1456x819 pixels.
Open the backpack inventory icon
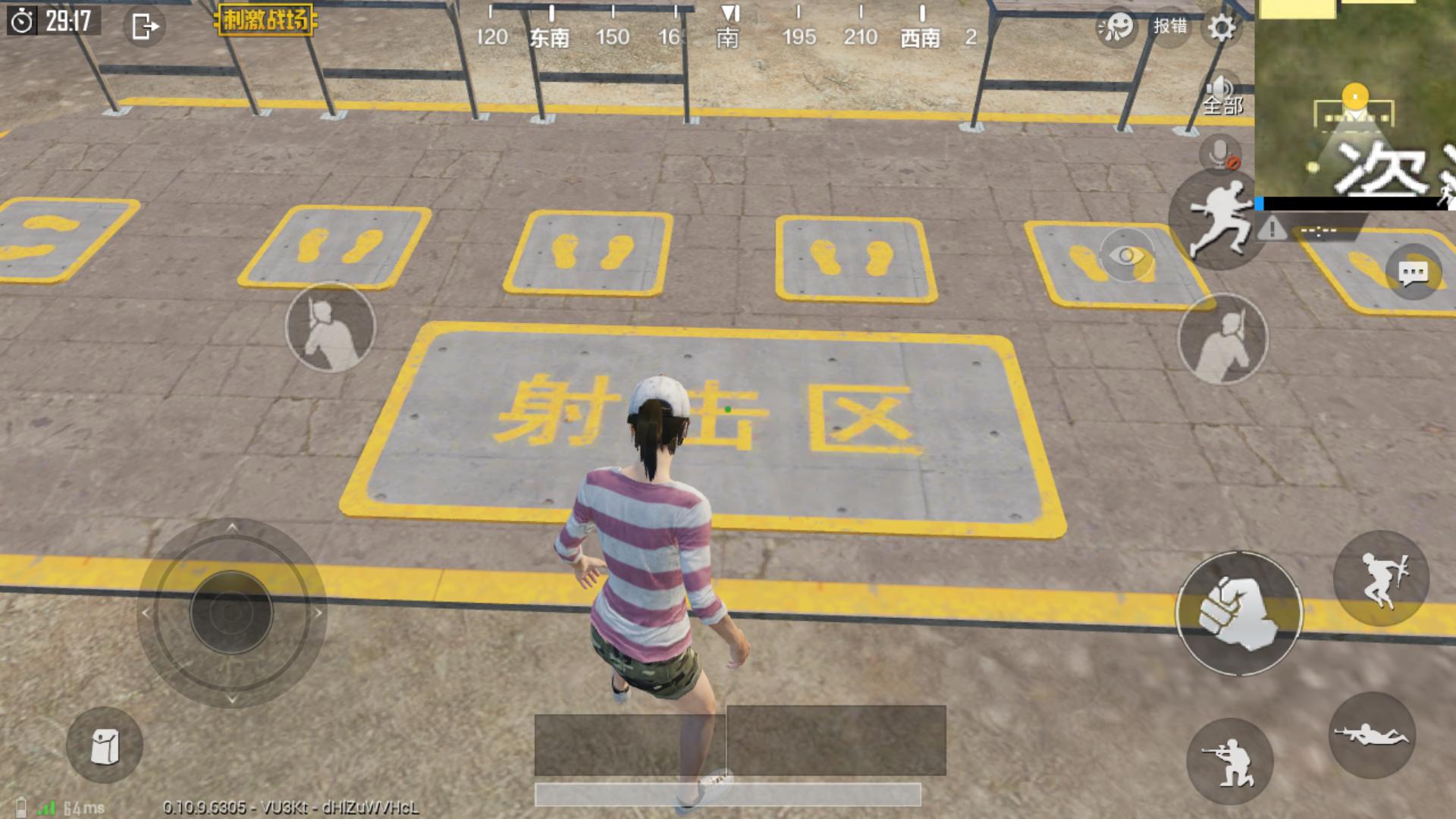[104, 745]
